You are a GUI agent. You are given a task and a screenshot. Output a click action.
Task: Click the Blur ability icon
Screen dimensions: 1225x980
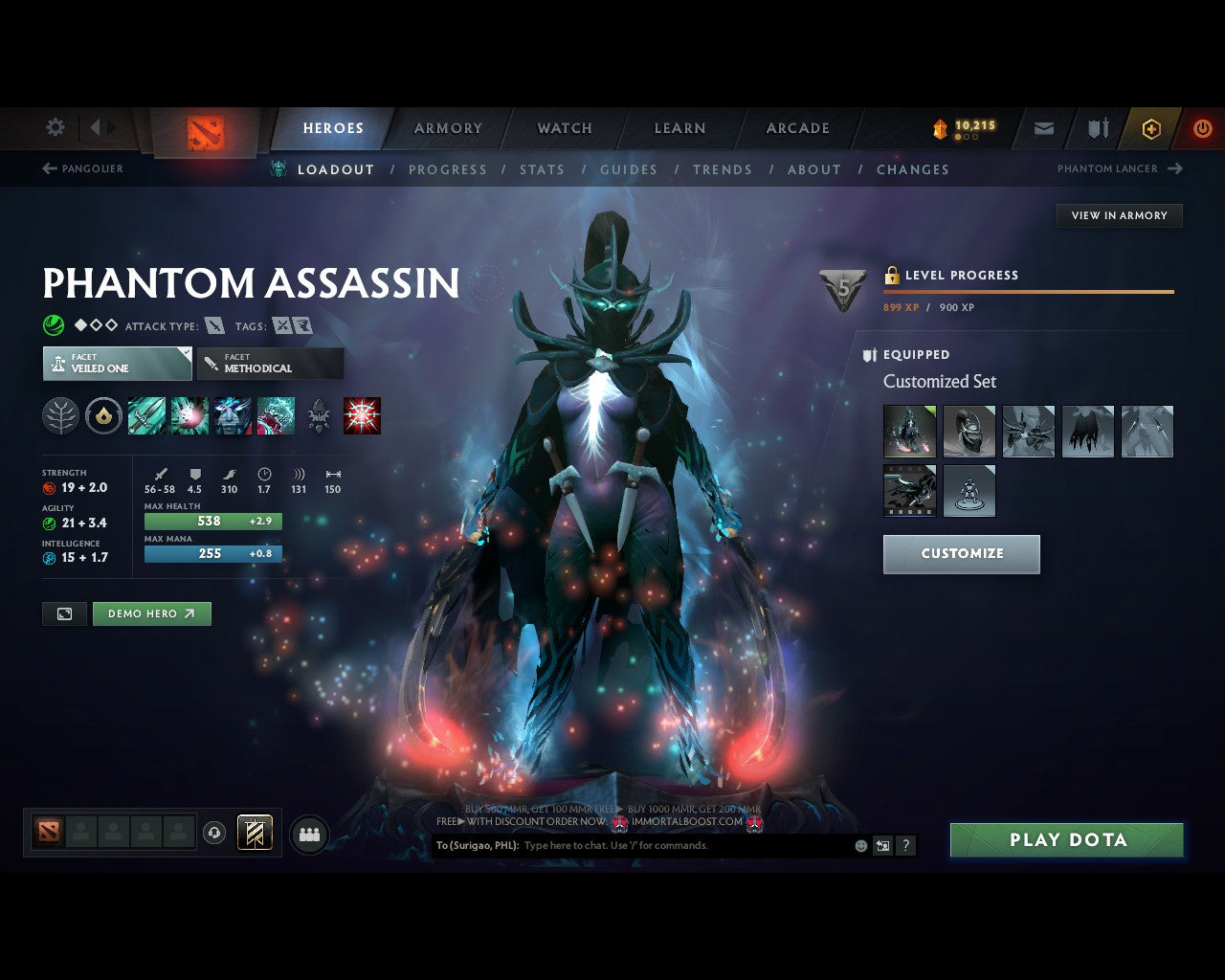tap(233, 414)
